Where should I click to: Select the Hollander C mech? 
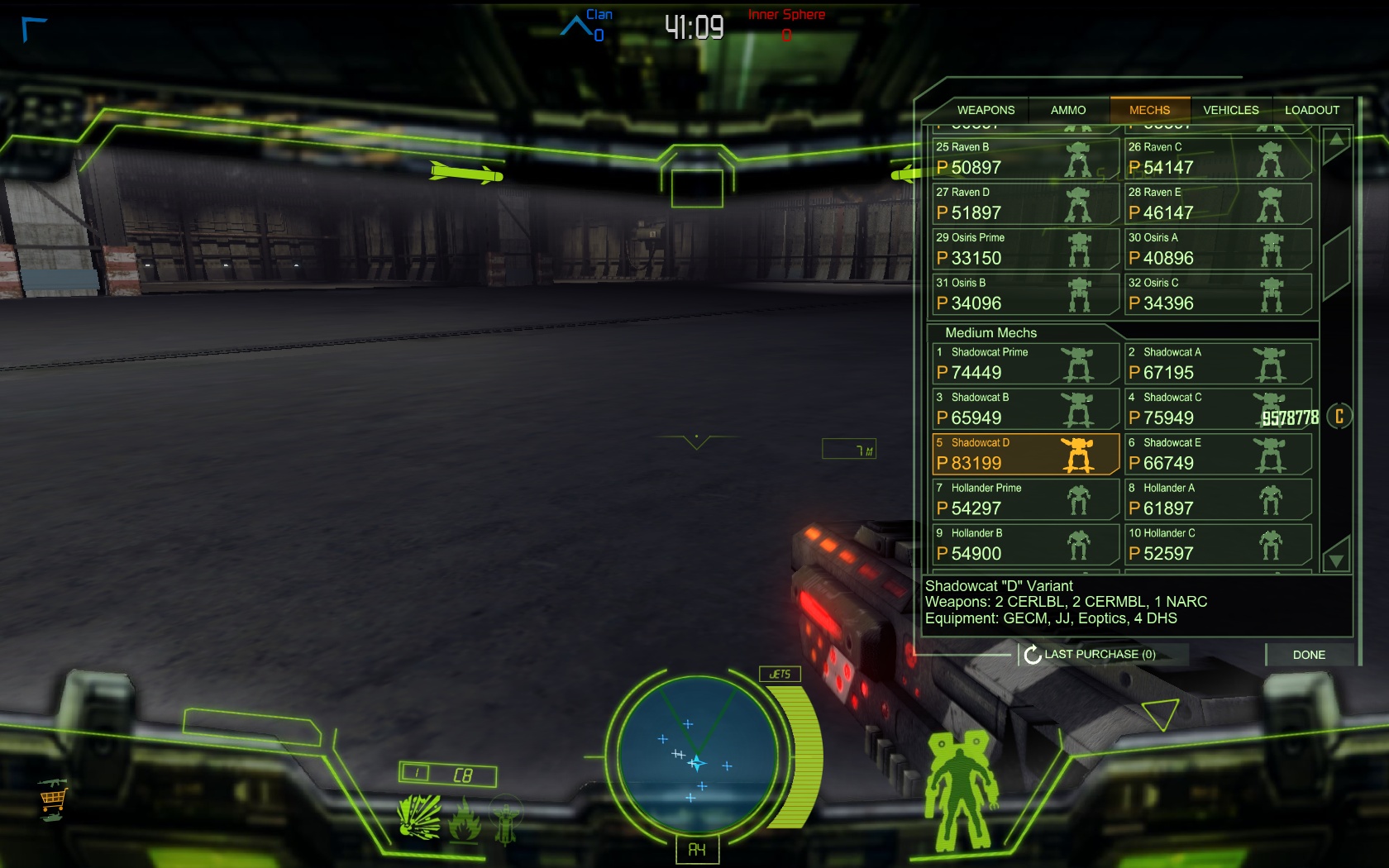tap(1217, 545)
